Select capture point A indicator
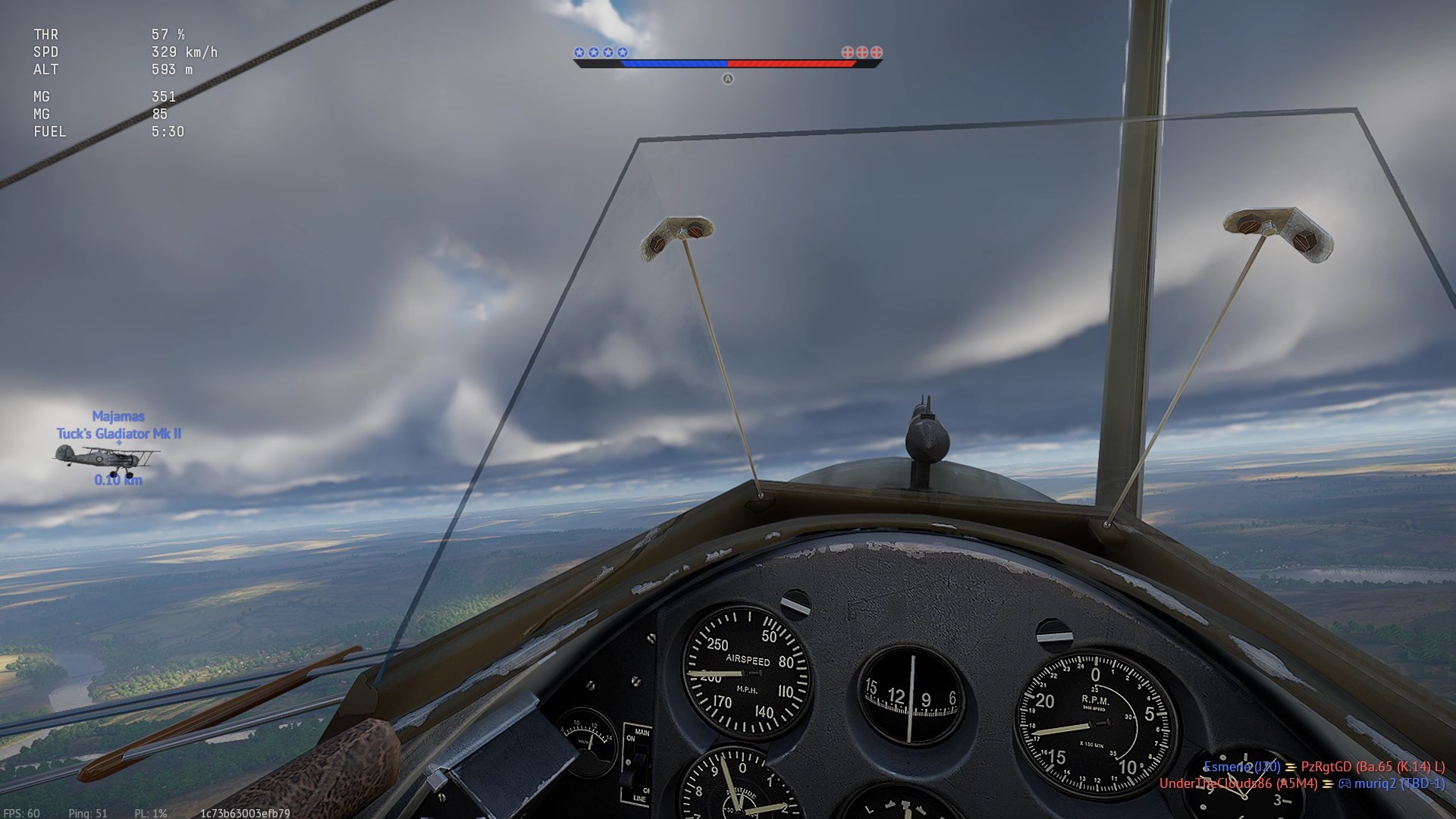The height and width of the screenshot is (819, 1456). pyautogui.click(x=728, y=79)
